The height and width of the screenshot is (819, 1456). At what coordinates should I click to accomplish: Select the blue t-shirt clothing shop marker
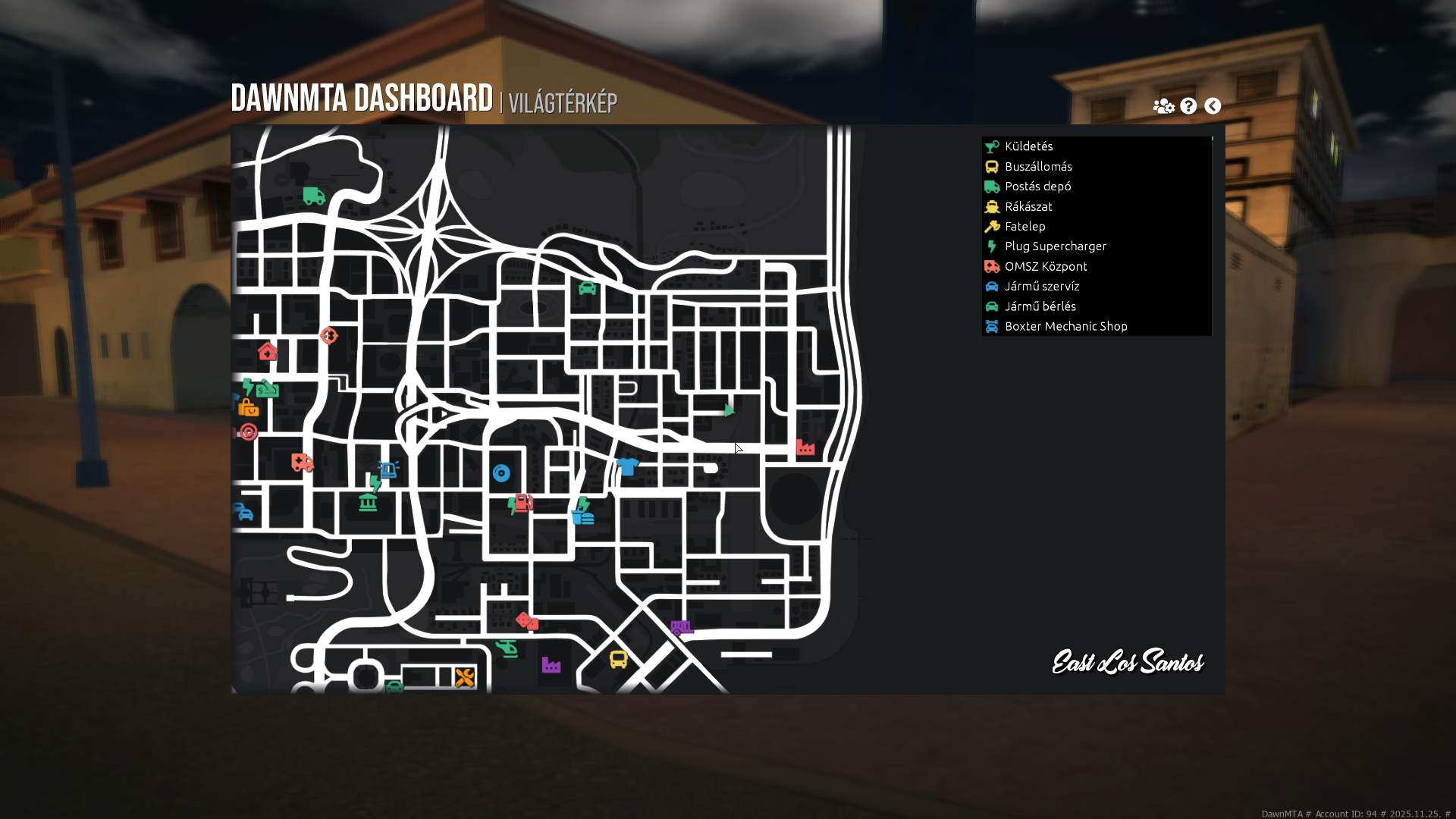pyautogui.click(x=627, y=466)
